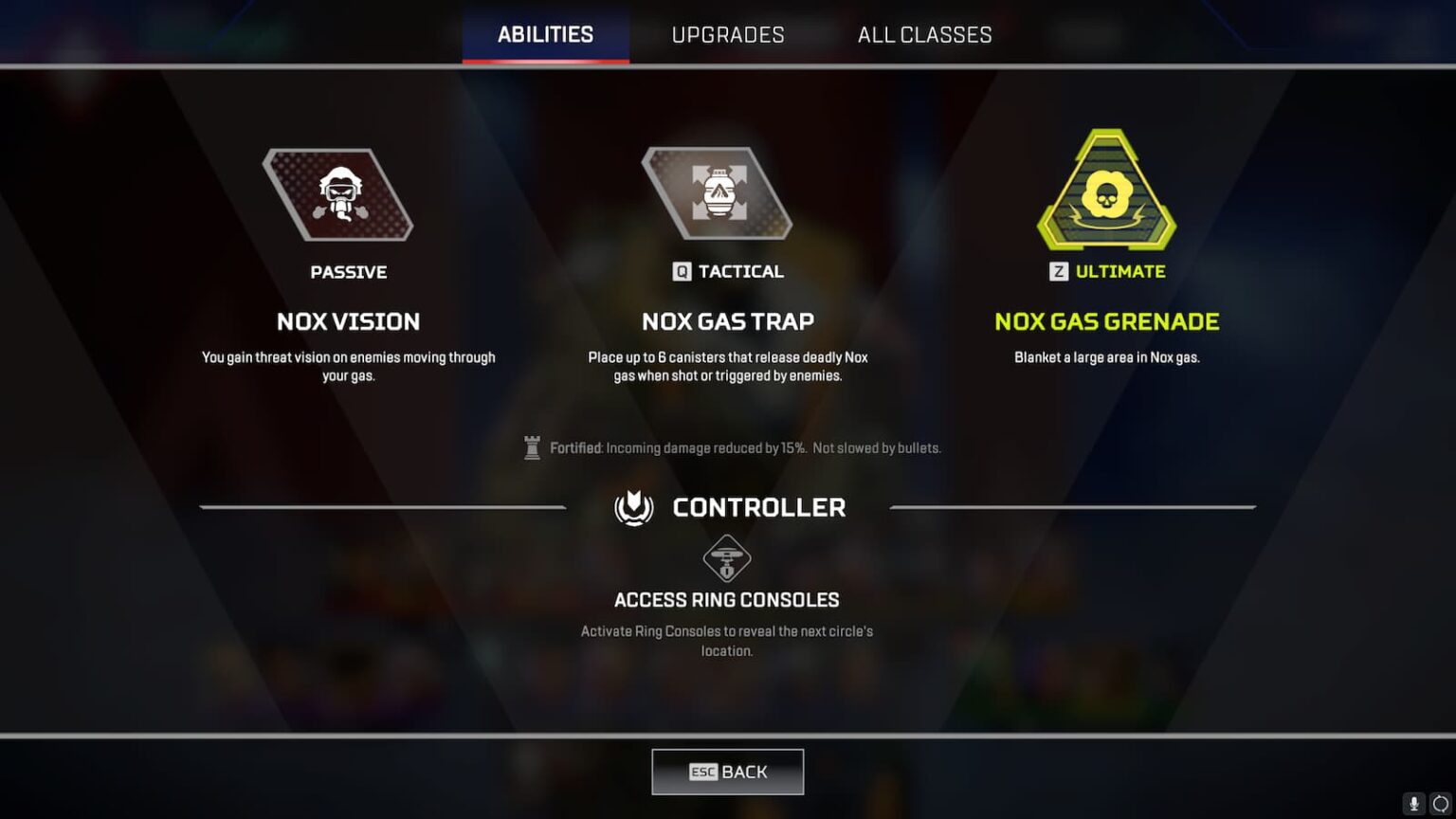Select the ABILITIES tab label
1456x819 pixels.
(x=545, y=33)
